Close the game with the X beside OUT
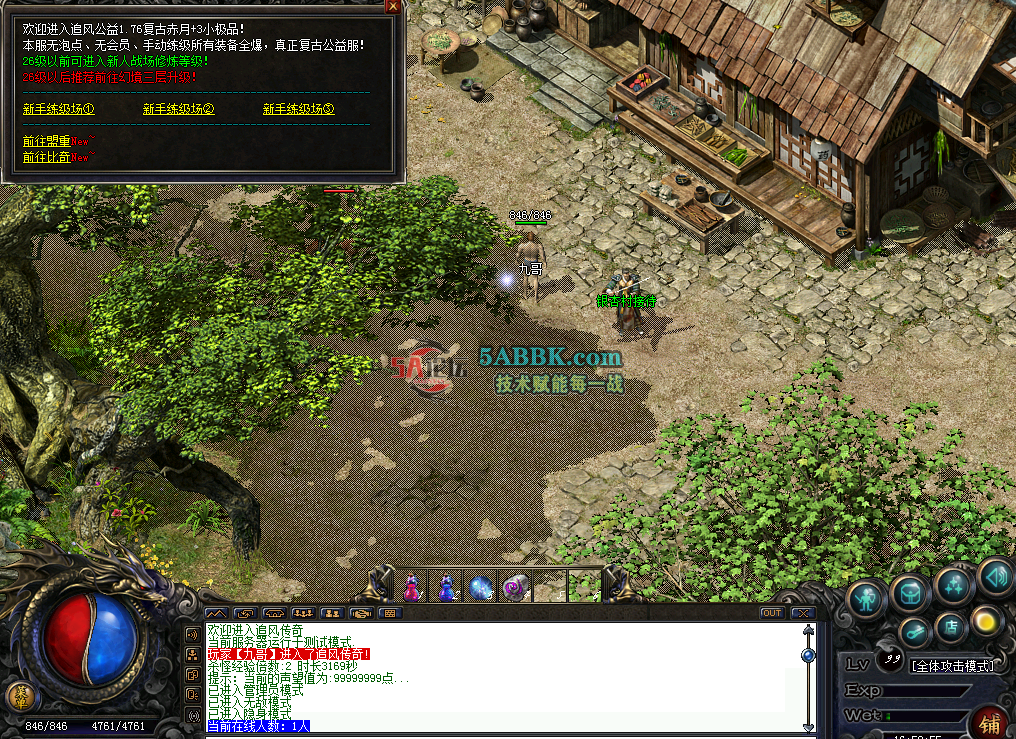This screenshot has width=1016, height=739. 802,613
